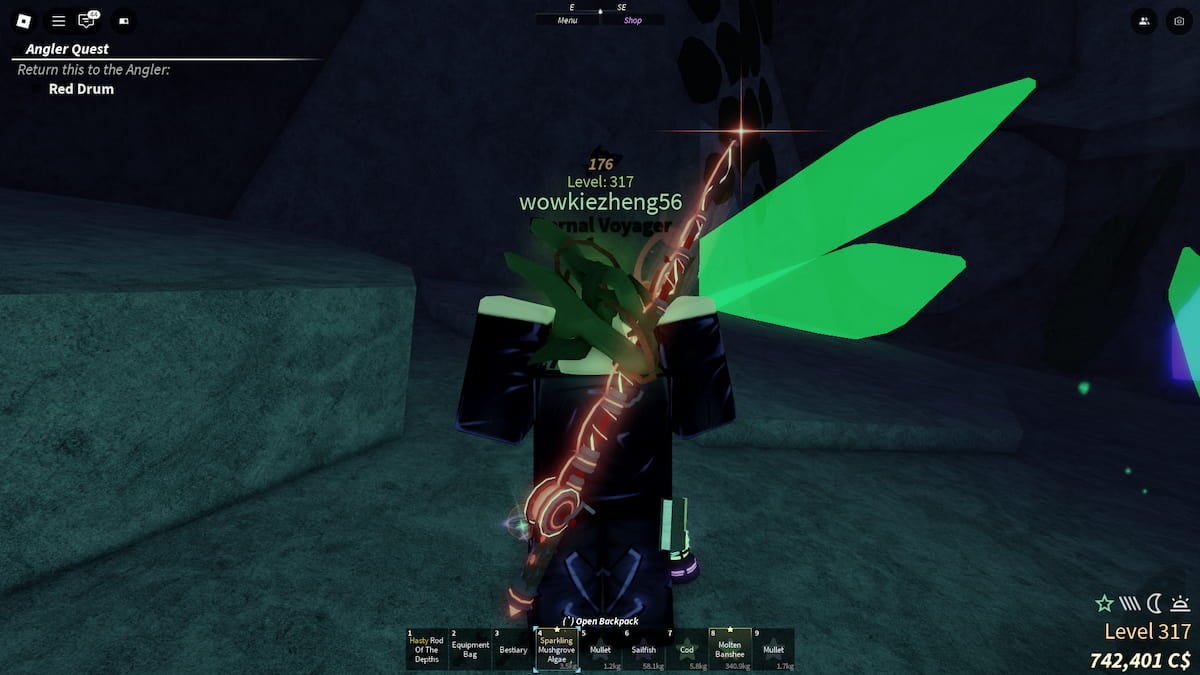Viewport: 1200px width, 675px height.
Task: Open the purple Shop tab
Action: tap(633, 20)
